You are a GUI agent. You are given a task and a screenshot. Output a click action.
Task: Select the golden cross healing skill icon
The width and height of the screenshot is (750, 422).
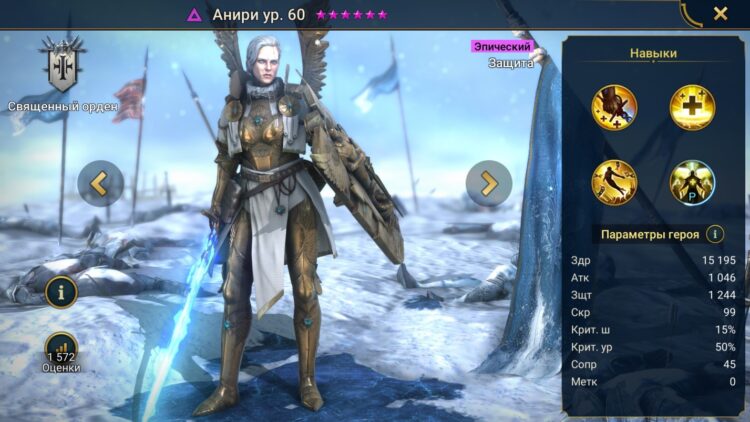click(x=691, y=107)
